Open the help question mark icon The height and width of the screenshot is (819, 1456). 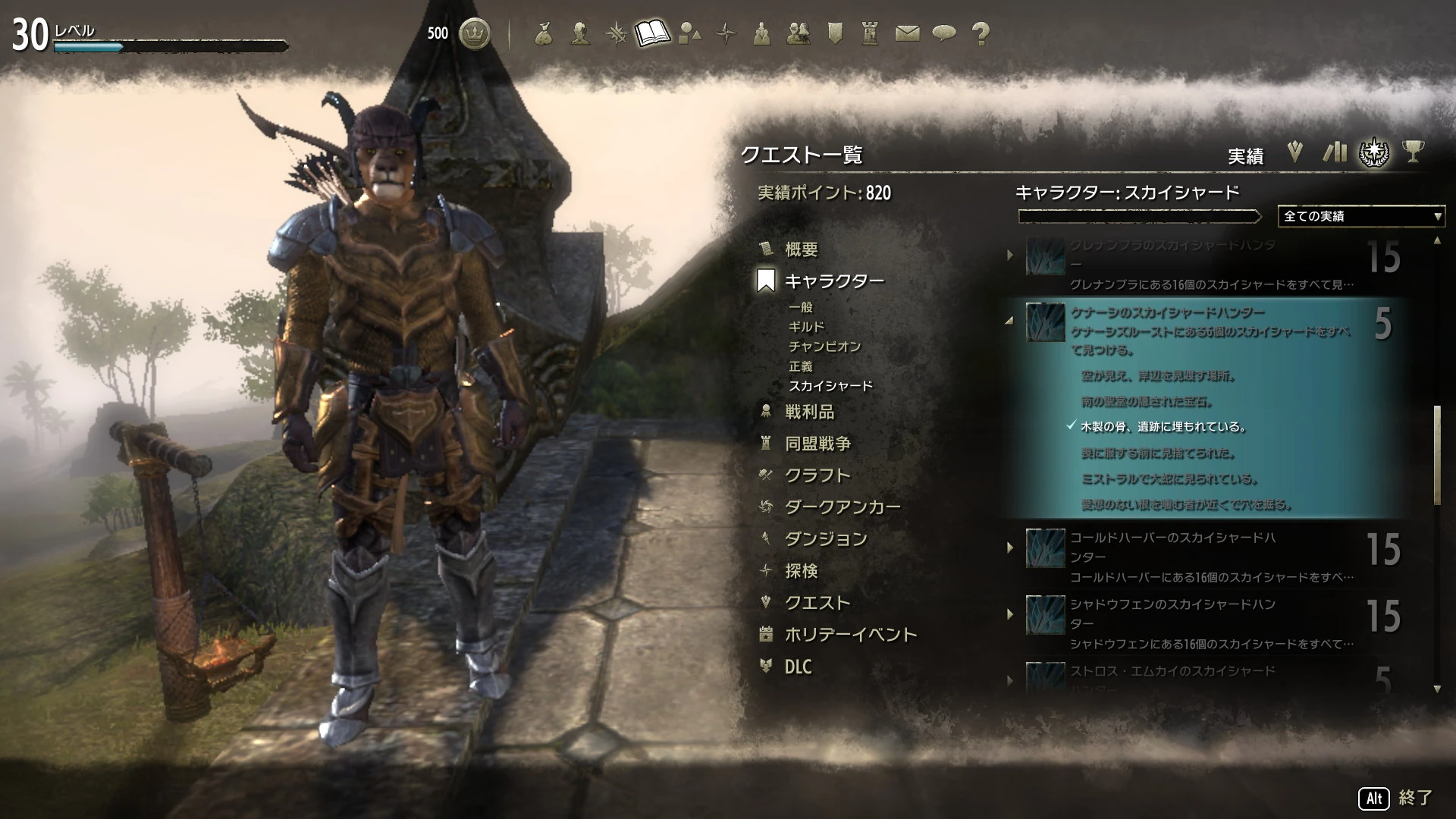point(980,33)
